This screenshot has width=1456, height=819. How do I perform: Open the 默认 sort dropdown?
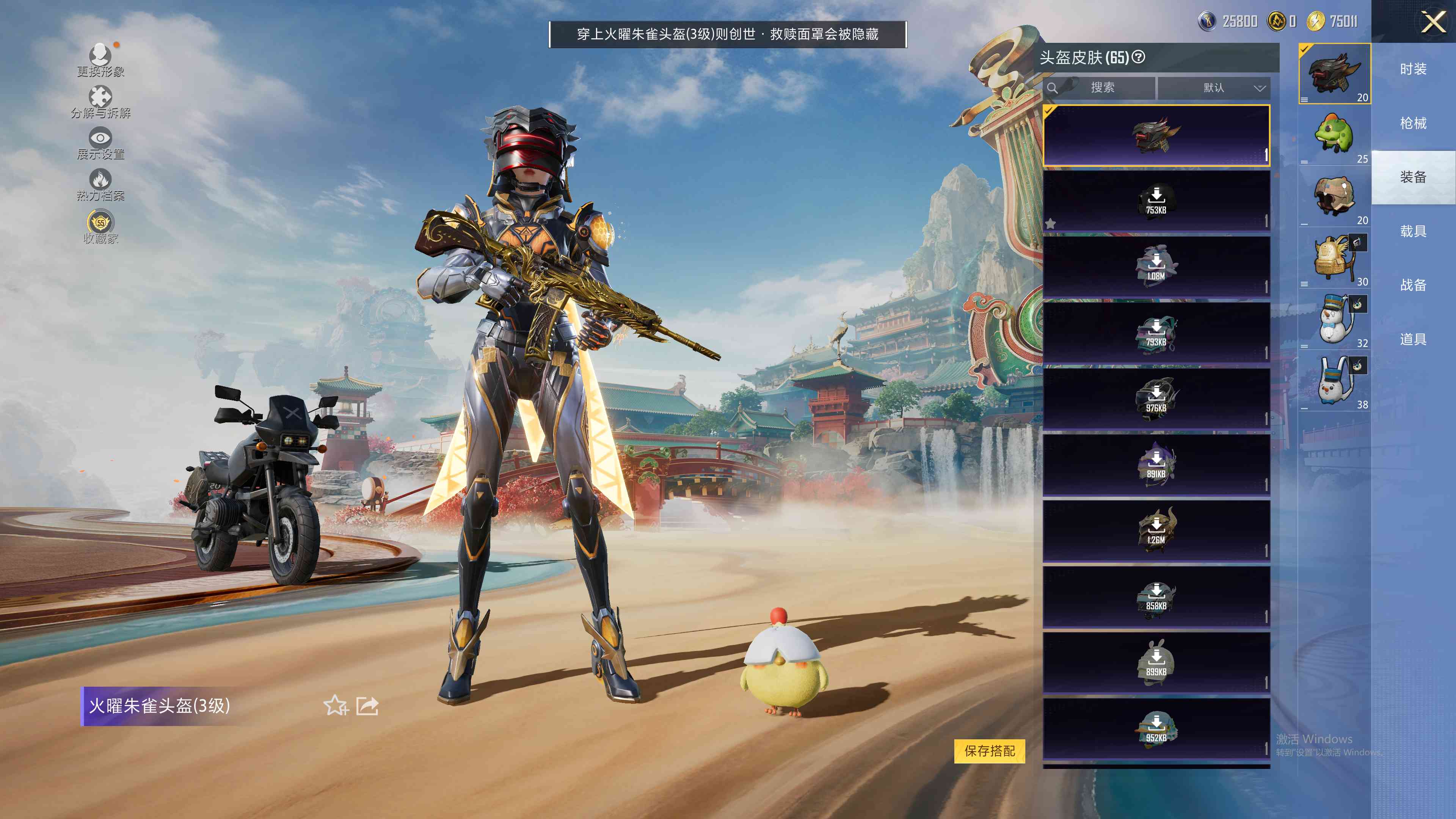click(1213, 88)
